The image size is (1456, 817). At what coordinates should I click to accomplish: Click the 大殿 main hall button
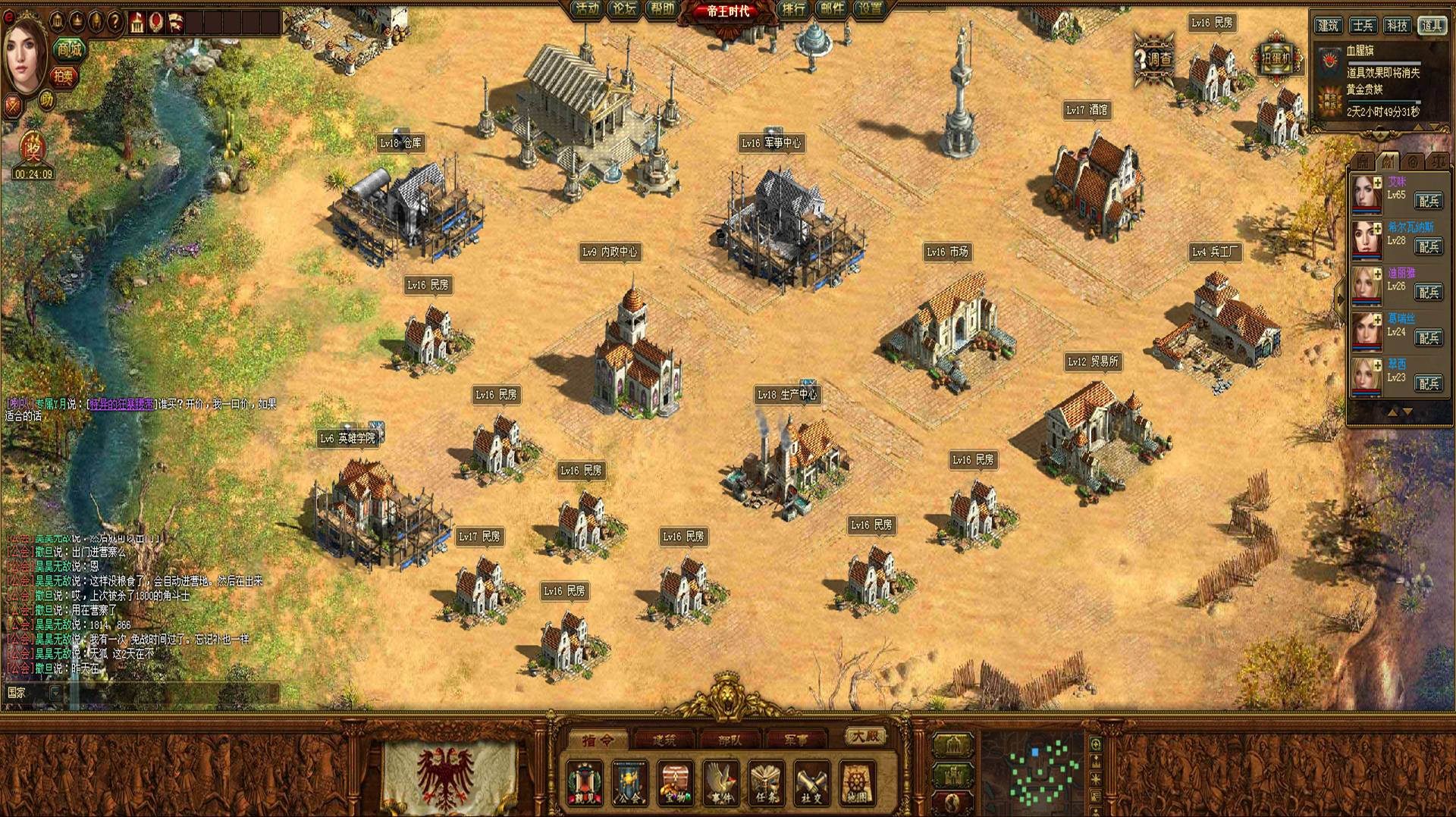pos(864,736)
